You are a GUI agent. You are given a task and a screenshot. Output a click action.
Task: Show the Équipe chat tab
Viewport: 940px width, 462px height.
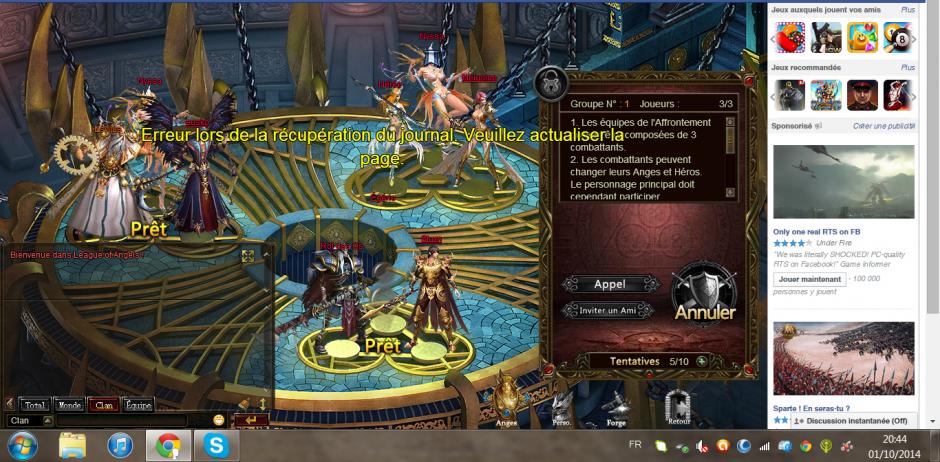137,405
